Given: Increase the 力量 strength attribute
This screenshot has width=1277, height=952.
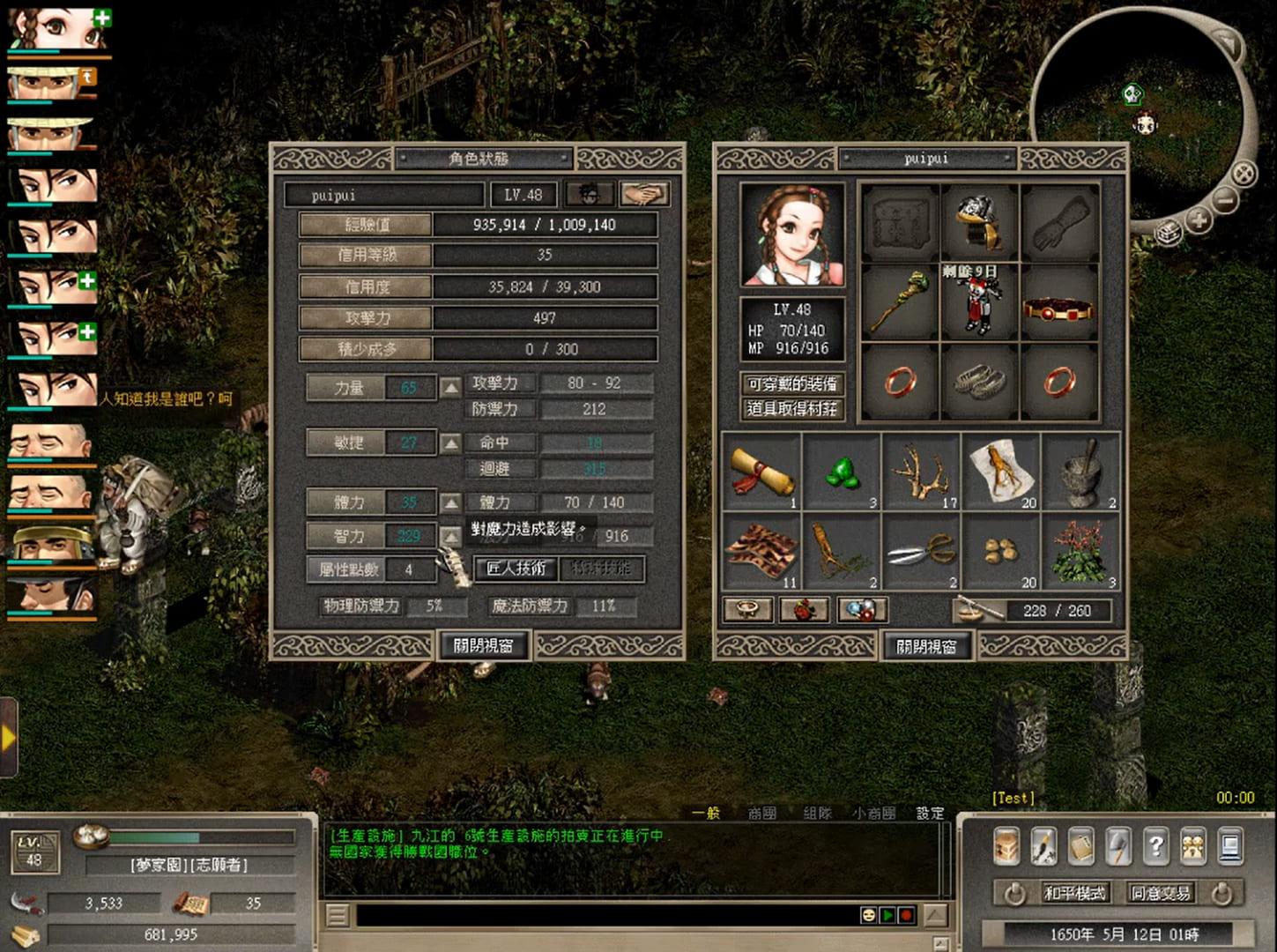Looking at the screenshot, I should click(450, 388).
